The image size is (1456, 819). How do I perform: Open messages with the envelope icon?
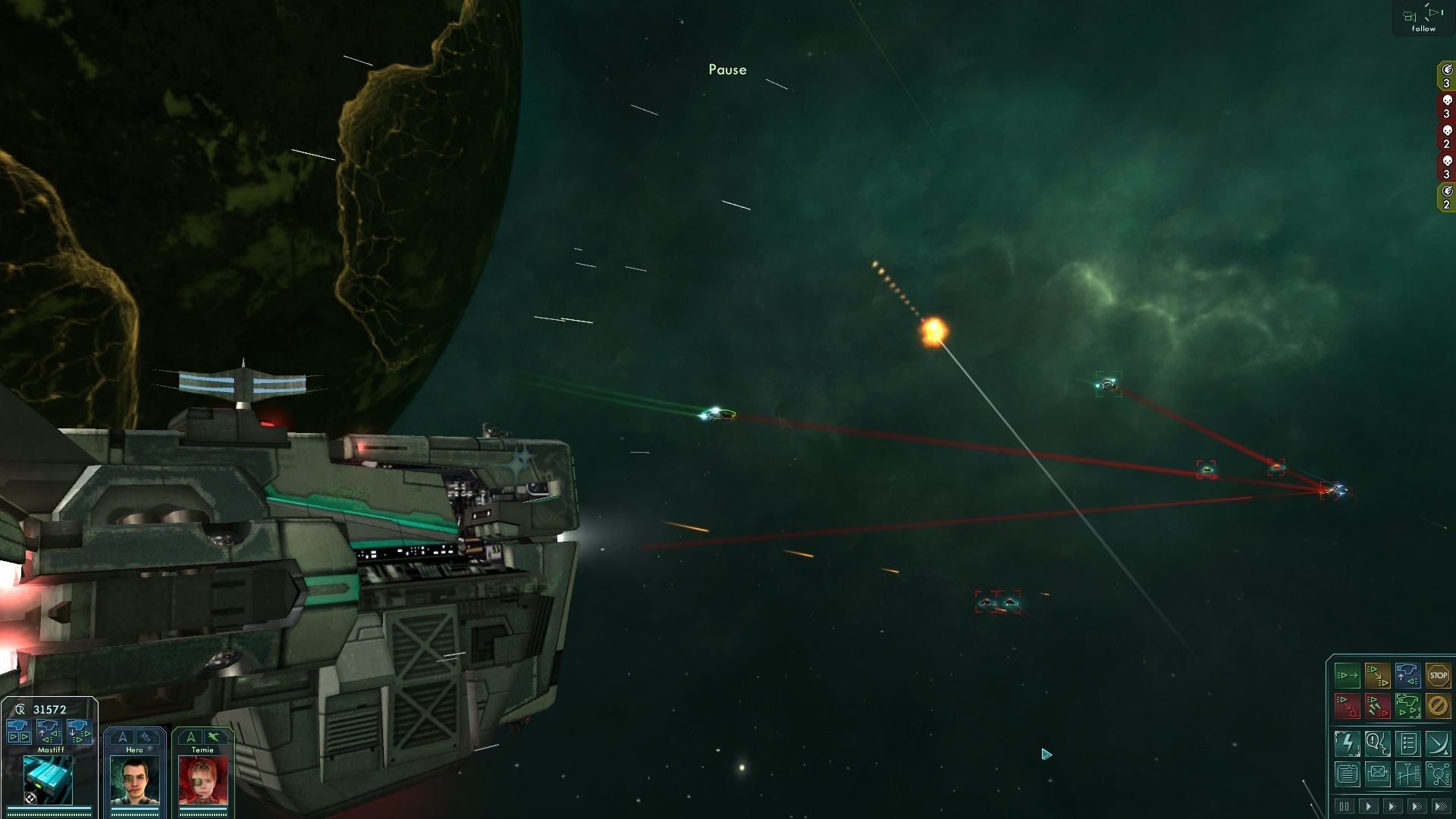click(1378, 774)
